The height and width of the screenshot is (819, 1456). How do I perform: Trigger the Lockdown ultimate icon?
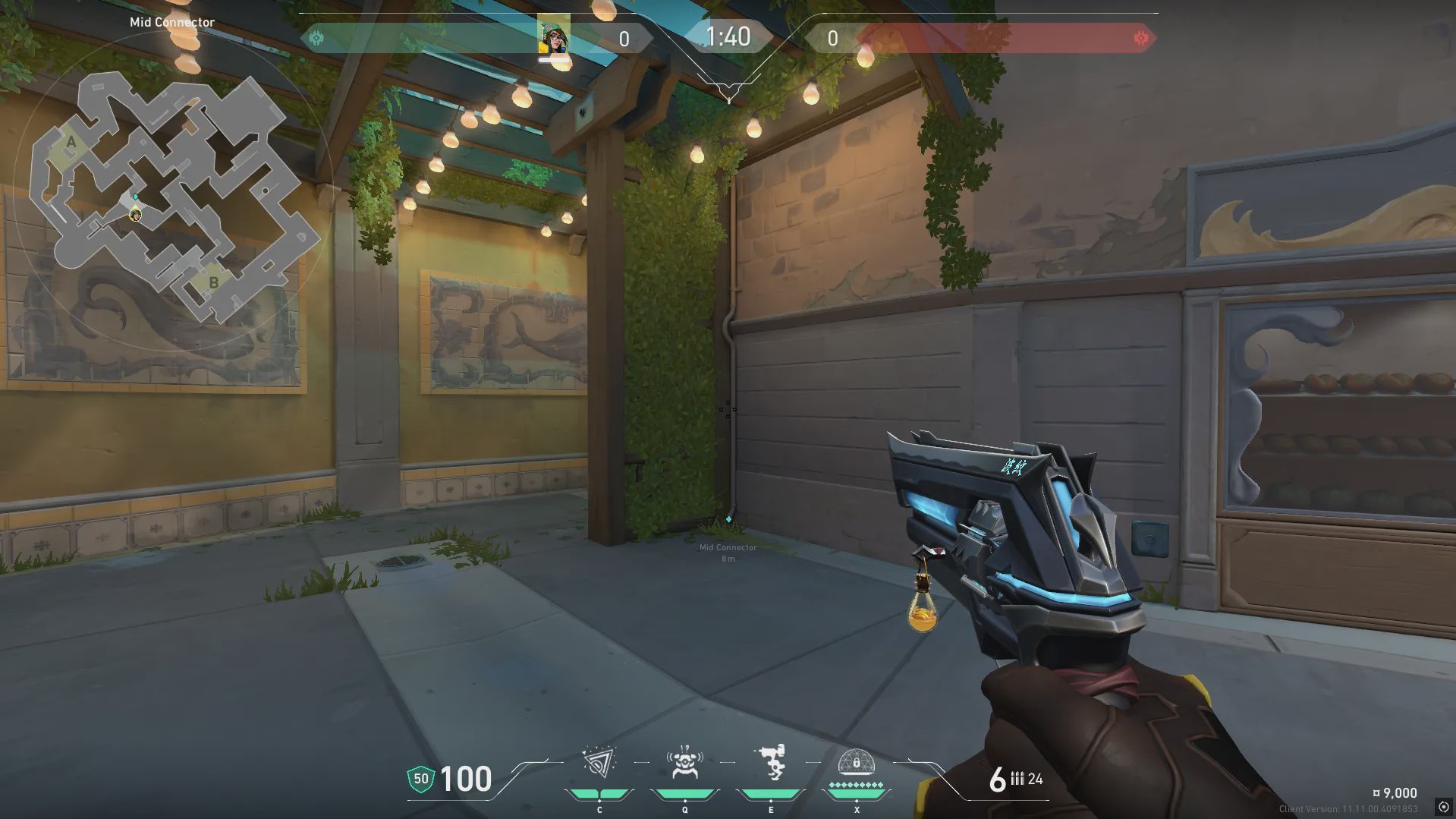[857, 763]
